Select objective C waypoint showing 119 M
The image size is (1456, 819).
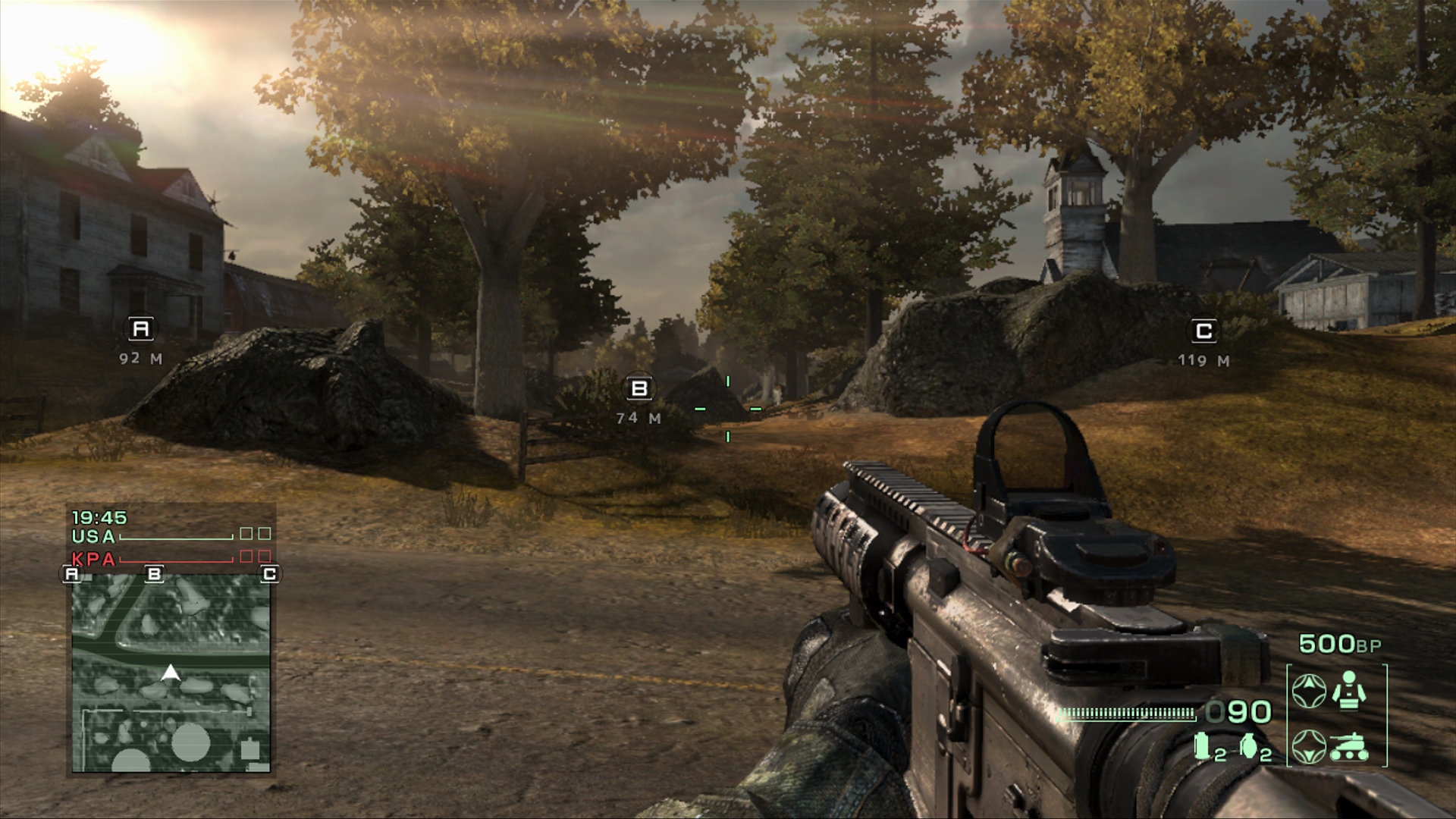click(x=1203, y=331)
